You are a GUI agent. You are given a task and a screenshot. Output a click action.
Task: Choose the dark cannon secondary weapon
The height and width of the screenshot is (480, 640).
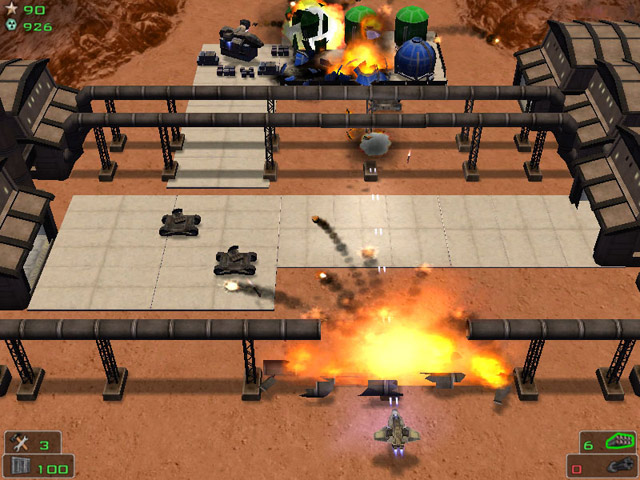[x=618, y=466]
